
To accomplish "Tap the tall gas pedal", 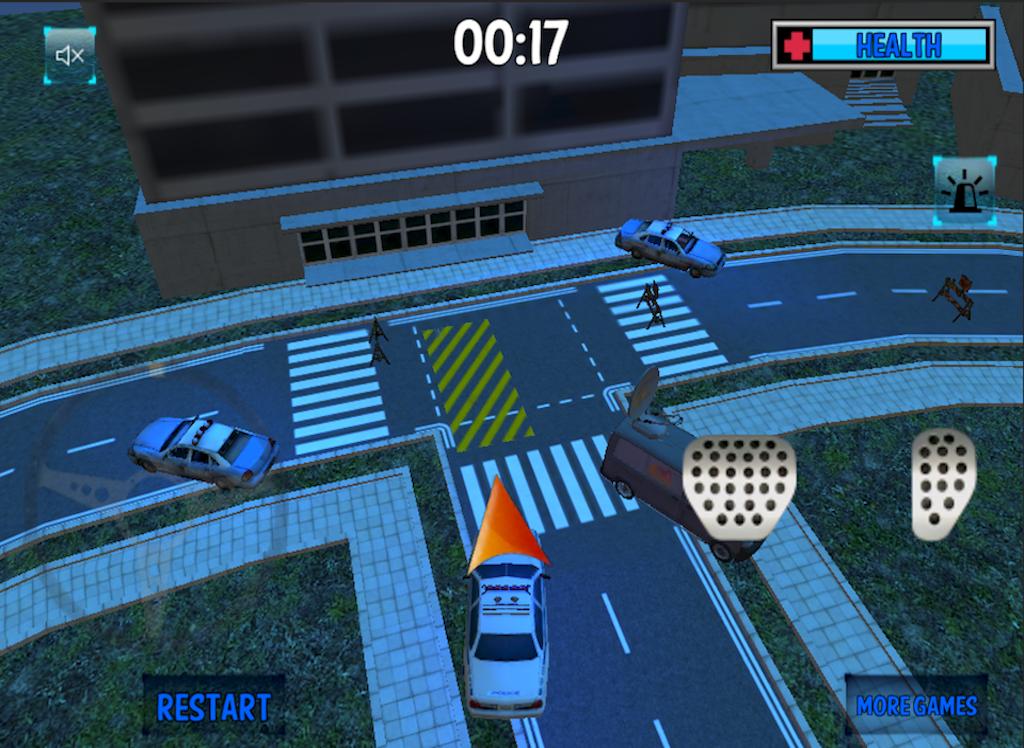I will click(942, 483).
